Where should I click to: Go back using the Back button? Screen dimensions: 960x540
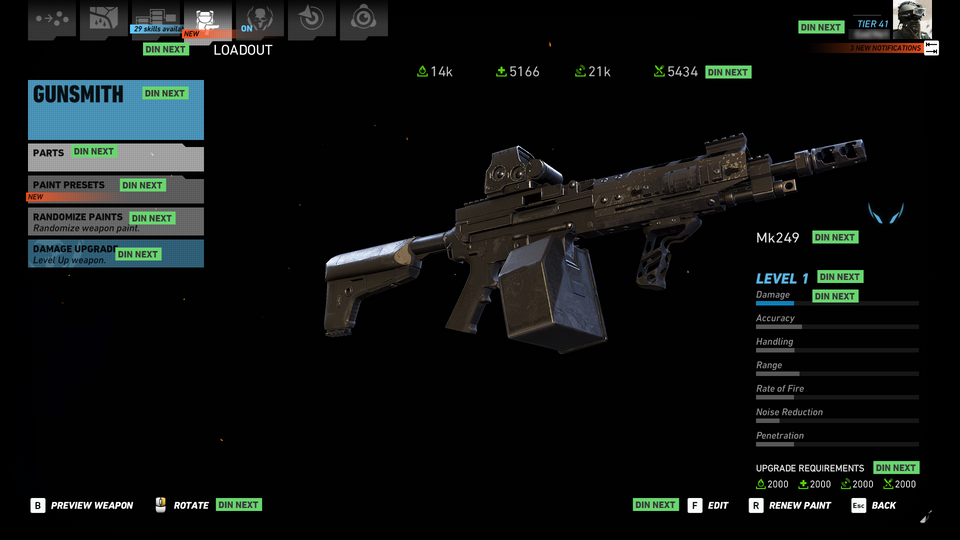(873, 506)
